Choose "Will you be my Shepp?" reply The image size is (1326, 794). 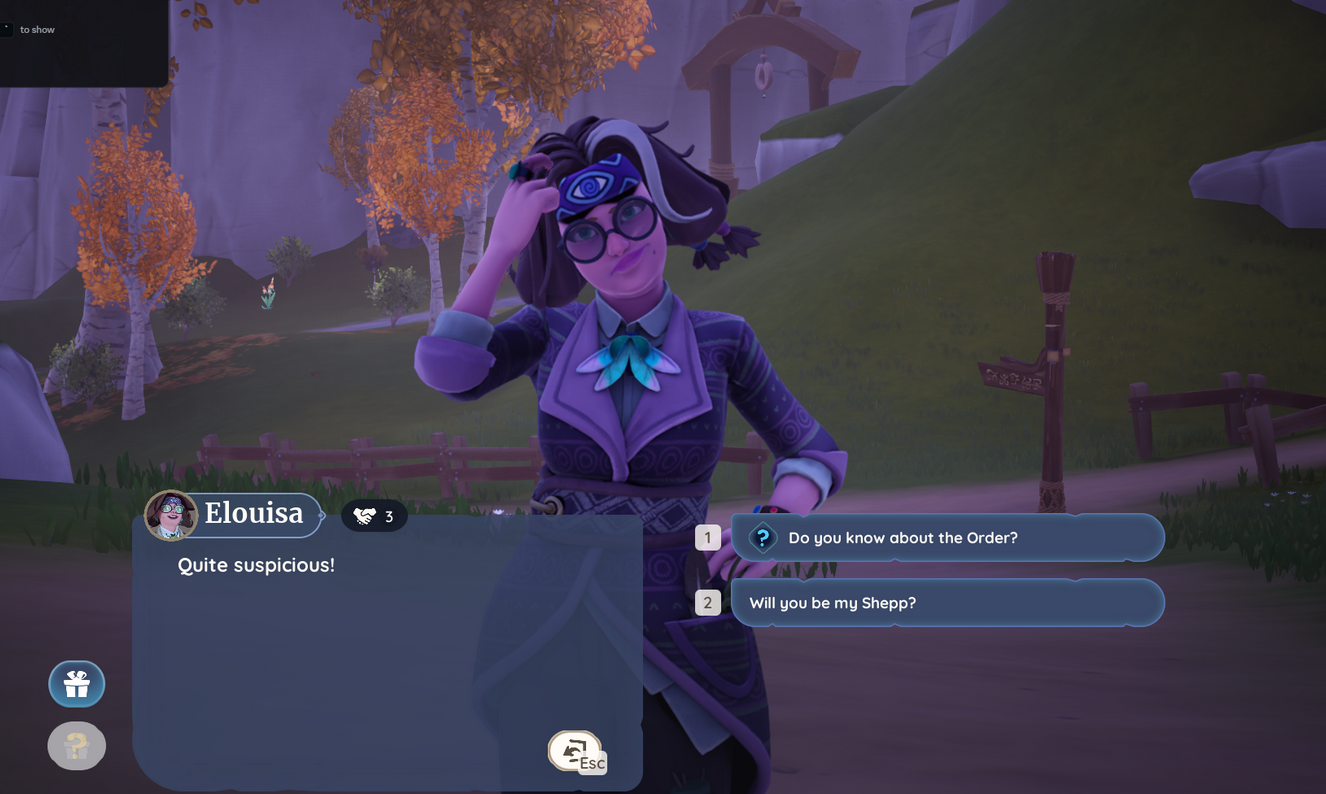pos(946,603)
